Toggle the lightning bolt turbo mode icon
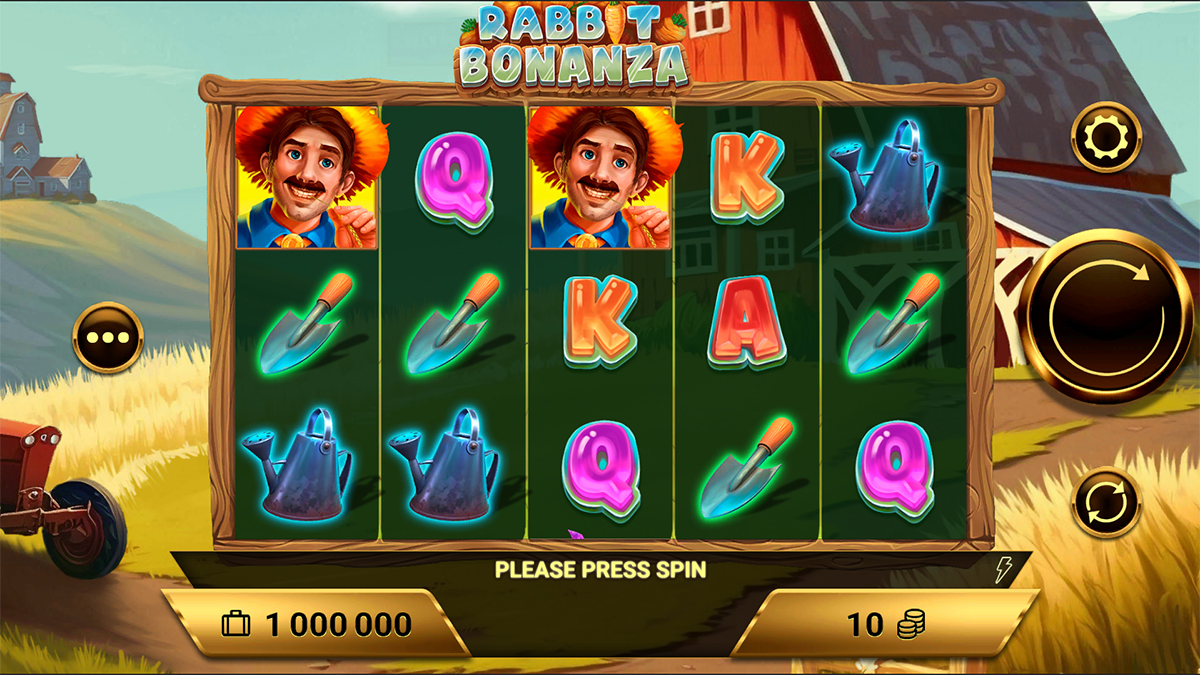The image size is (1200, 675). pyautogui.click(x=1002, y=570)
